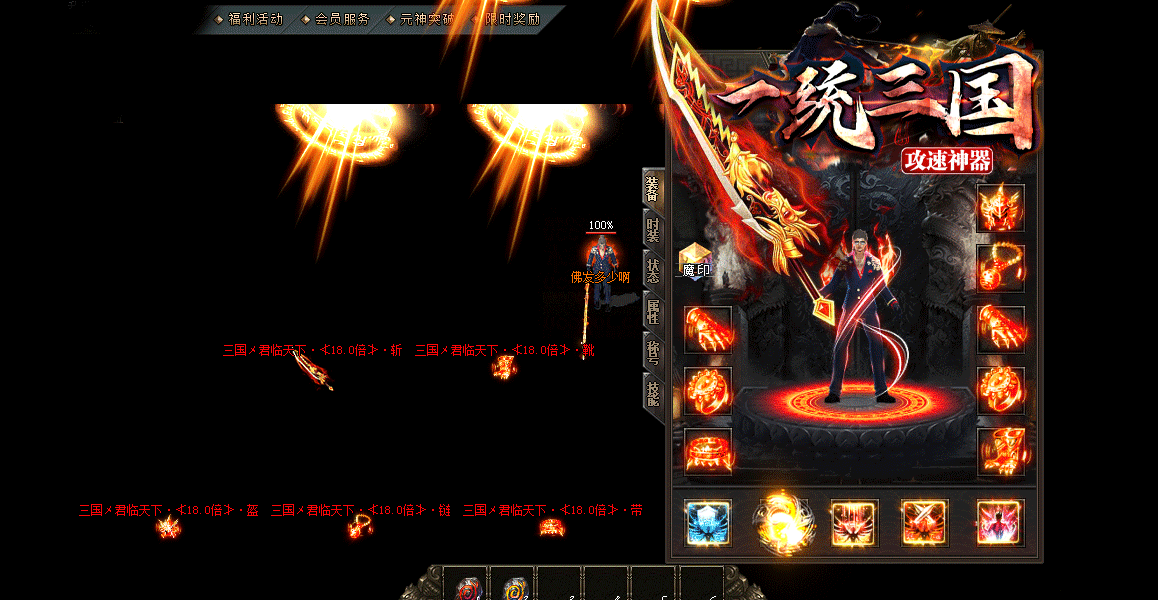Select the flaming helmet equipment slot
The image size is (1158, 600).
[1000, 209]
